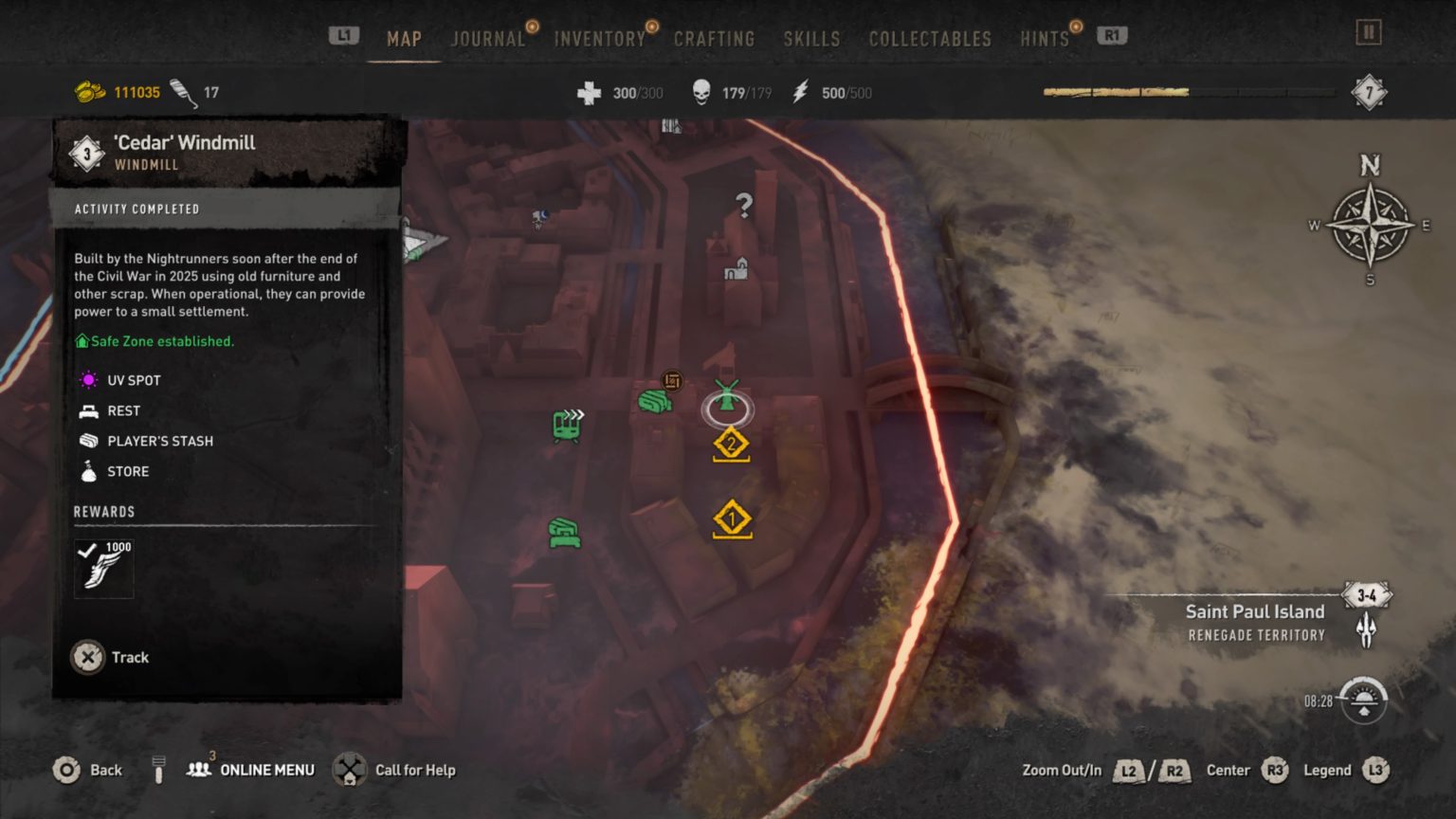This screenshot has width=1456, height=819.
Task: Select the 'Cedar' Windmill marker on the map
Action: [726, 408]
